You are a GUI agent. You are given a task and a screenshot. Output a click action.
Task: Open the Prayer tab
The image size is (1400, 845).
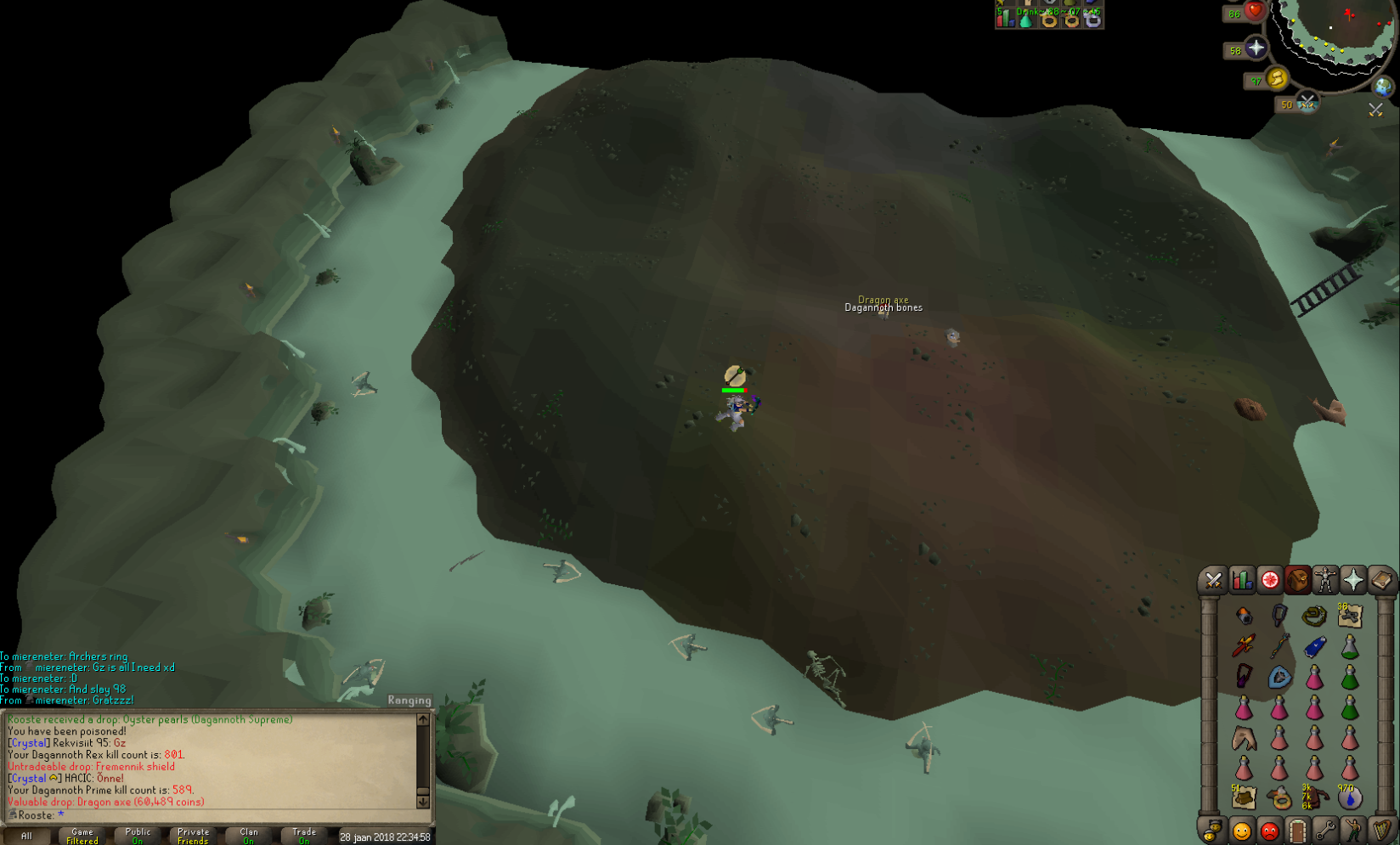1354,578
